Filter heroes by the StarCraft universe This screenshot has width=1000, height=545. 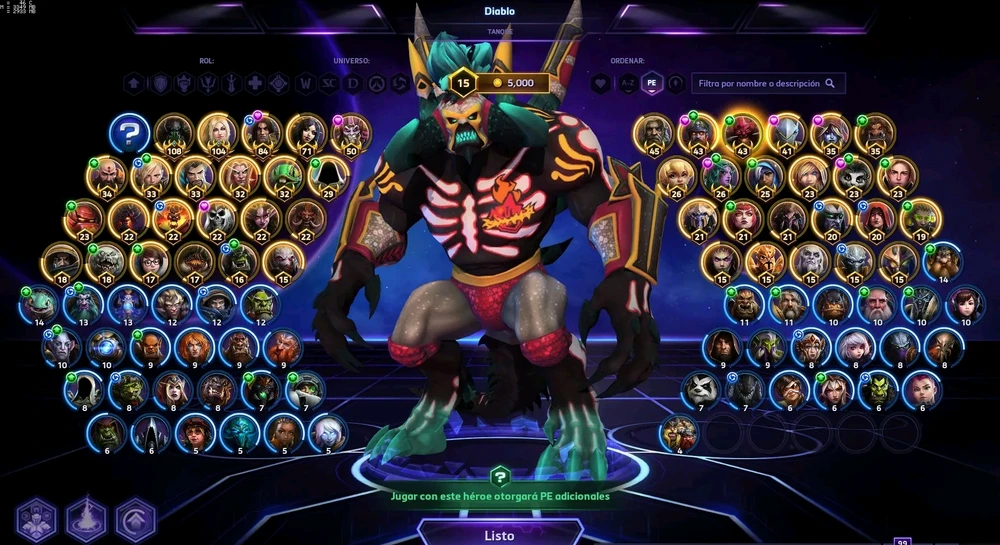pos(329,84)
